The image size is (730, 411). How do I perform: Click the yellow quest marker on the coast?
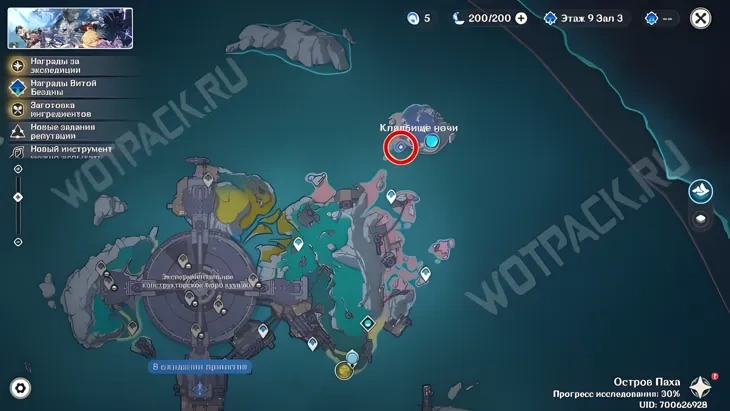(344, 371)
